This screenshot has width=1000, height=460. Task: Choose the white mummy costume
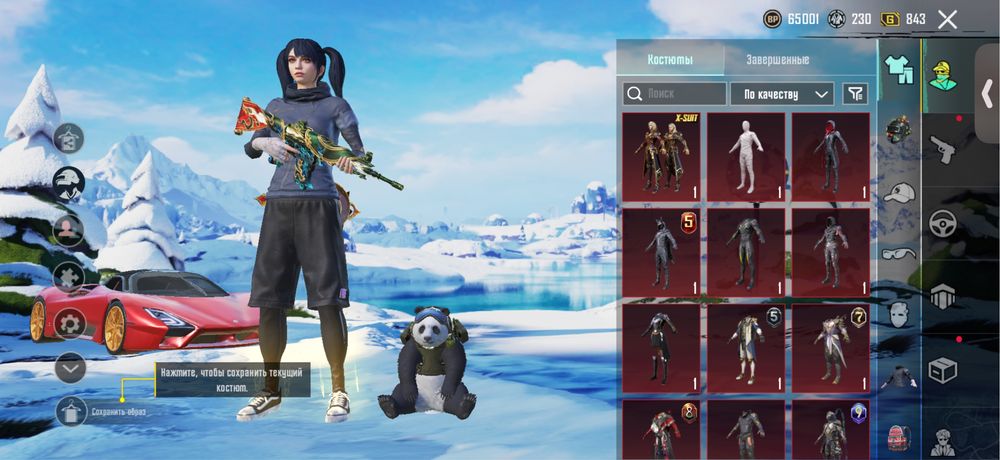tap(746, 155)
